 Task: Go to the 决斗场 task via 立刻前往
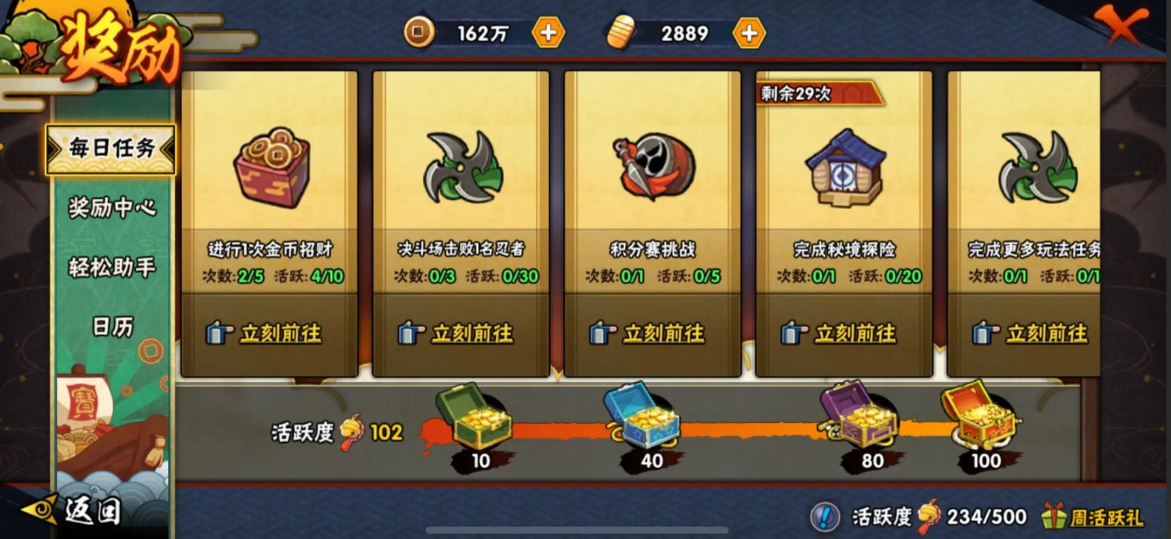[460, 333]
